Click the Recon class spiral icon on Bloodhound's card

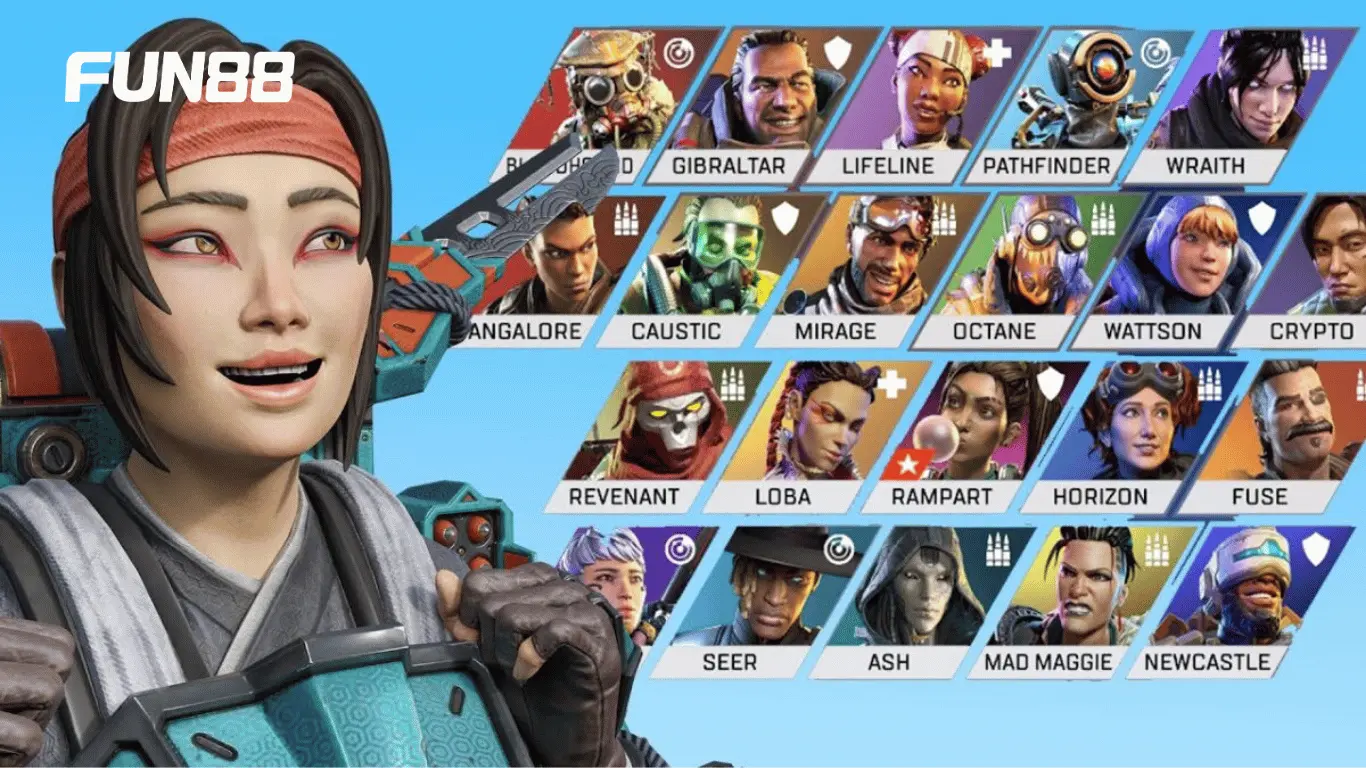click(x=679, y=53)
